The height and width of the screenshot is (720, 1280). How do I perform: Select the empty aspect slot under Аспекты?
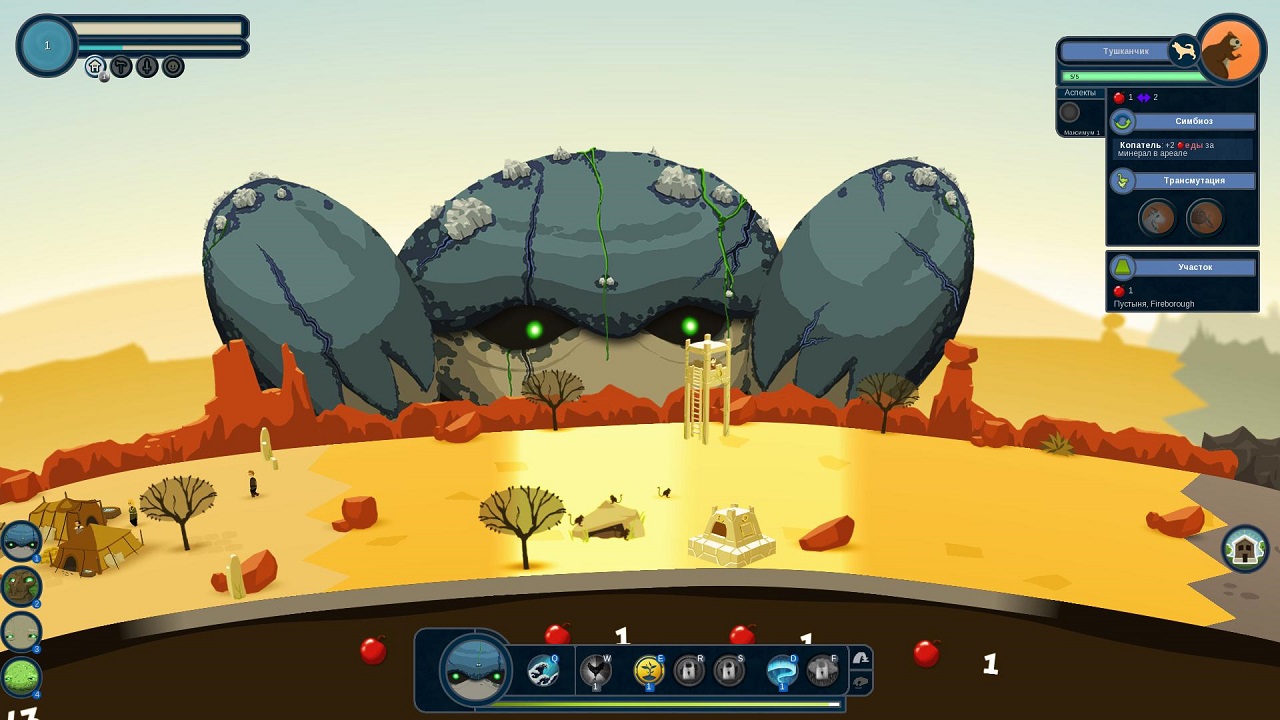(1070, 112)
